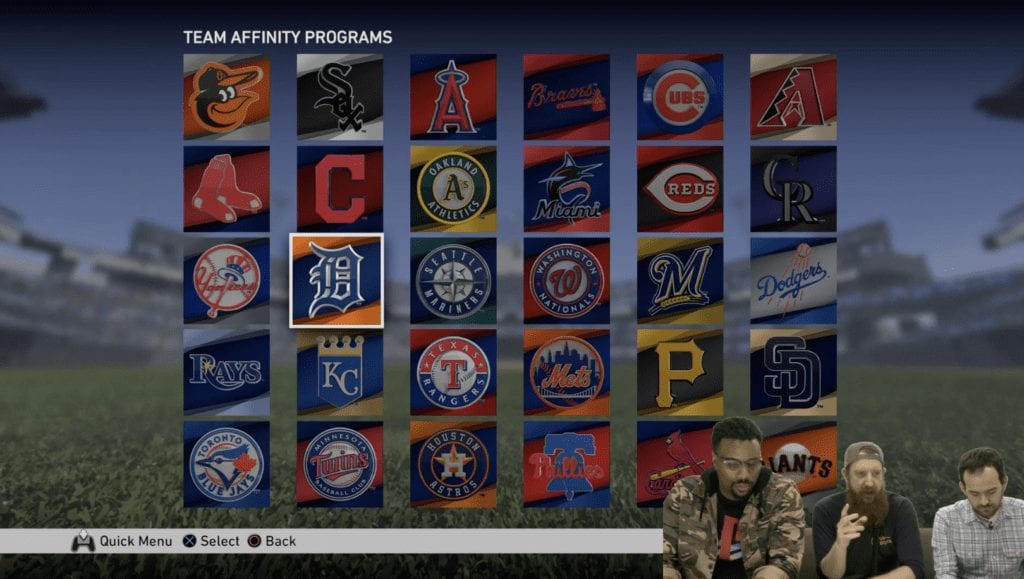The width and height of the screenshot is (1024, 579).
Task: Select the Toronto Blue Jays tile
Action: click(226, 464)
